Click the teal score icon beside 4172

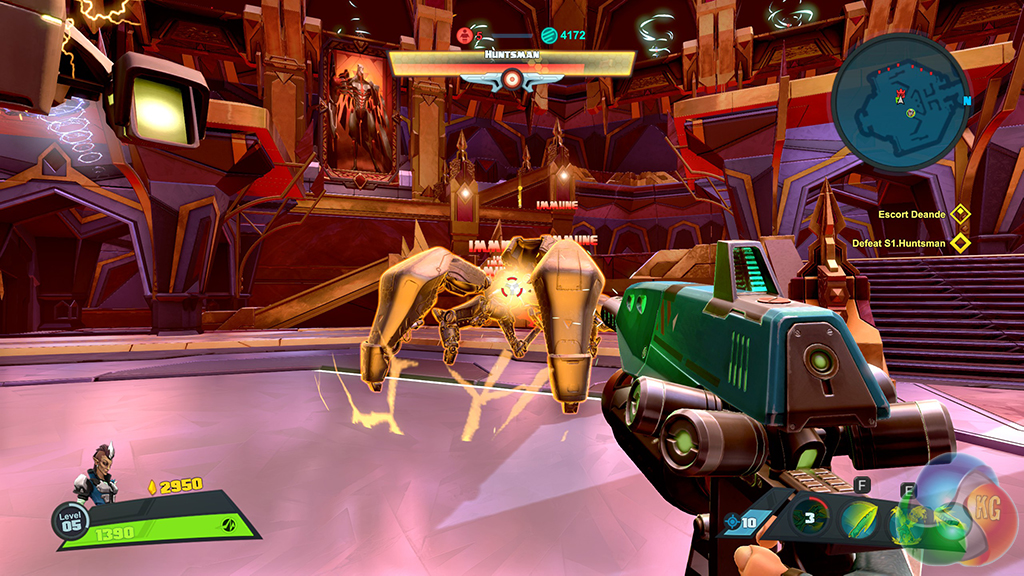(548, 36)
